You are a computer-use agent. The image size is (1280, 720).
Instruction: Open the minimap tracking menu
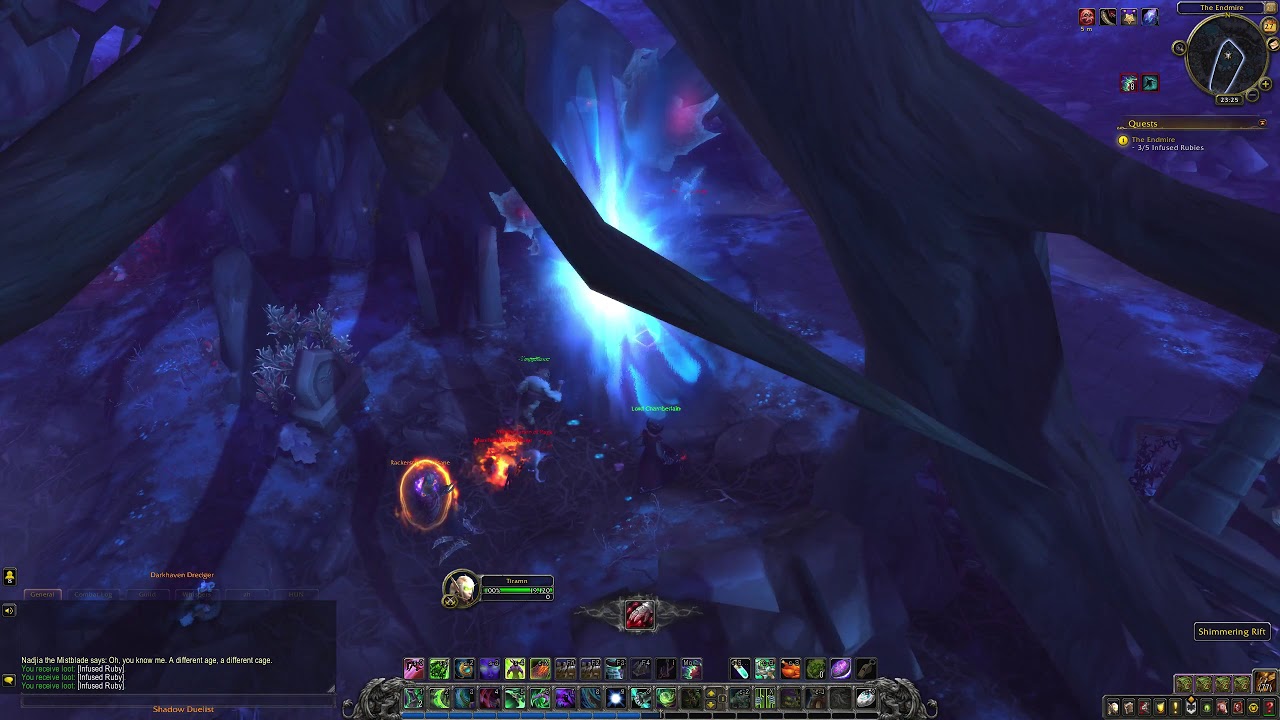pyautogui.click(x=1180, y=47)
